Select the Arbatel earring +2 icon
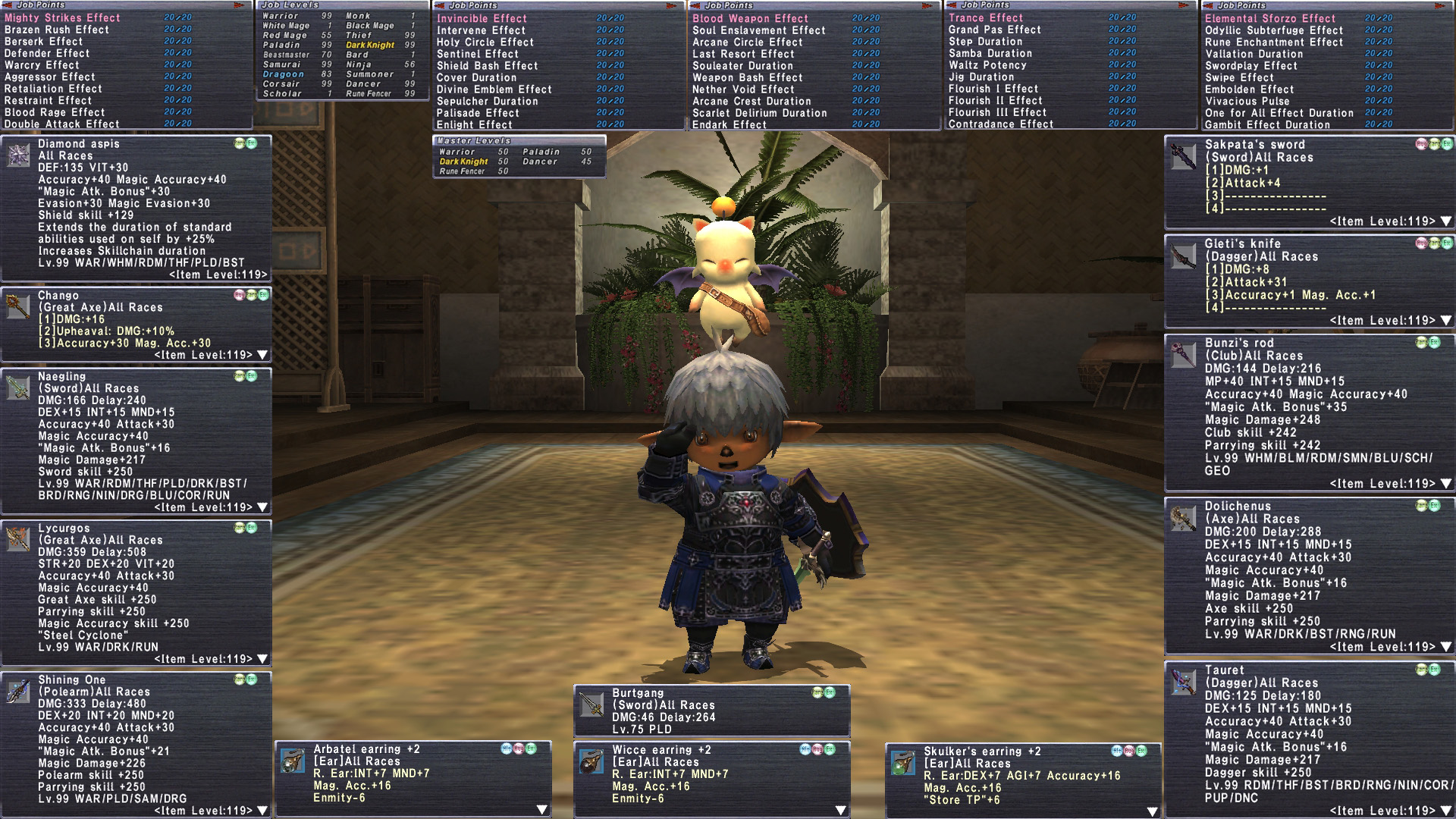This screenshot has width=1456, height=819. (x=293, y=761)
